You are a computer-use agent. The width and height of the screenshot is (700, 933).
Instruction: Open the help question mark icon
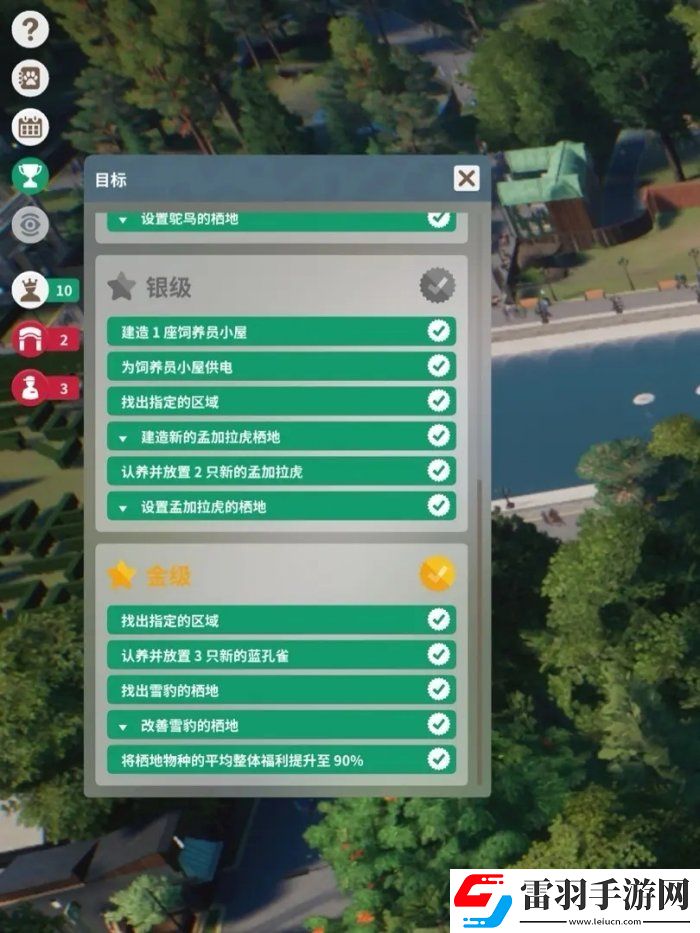pyautogui.click(x=30, y=29)
